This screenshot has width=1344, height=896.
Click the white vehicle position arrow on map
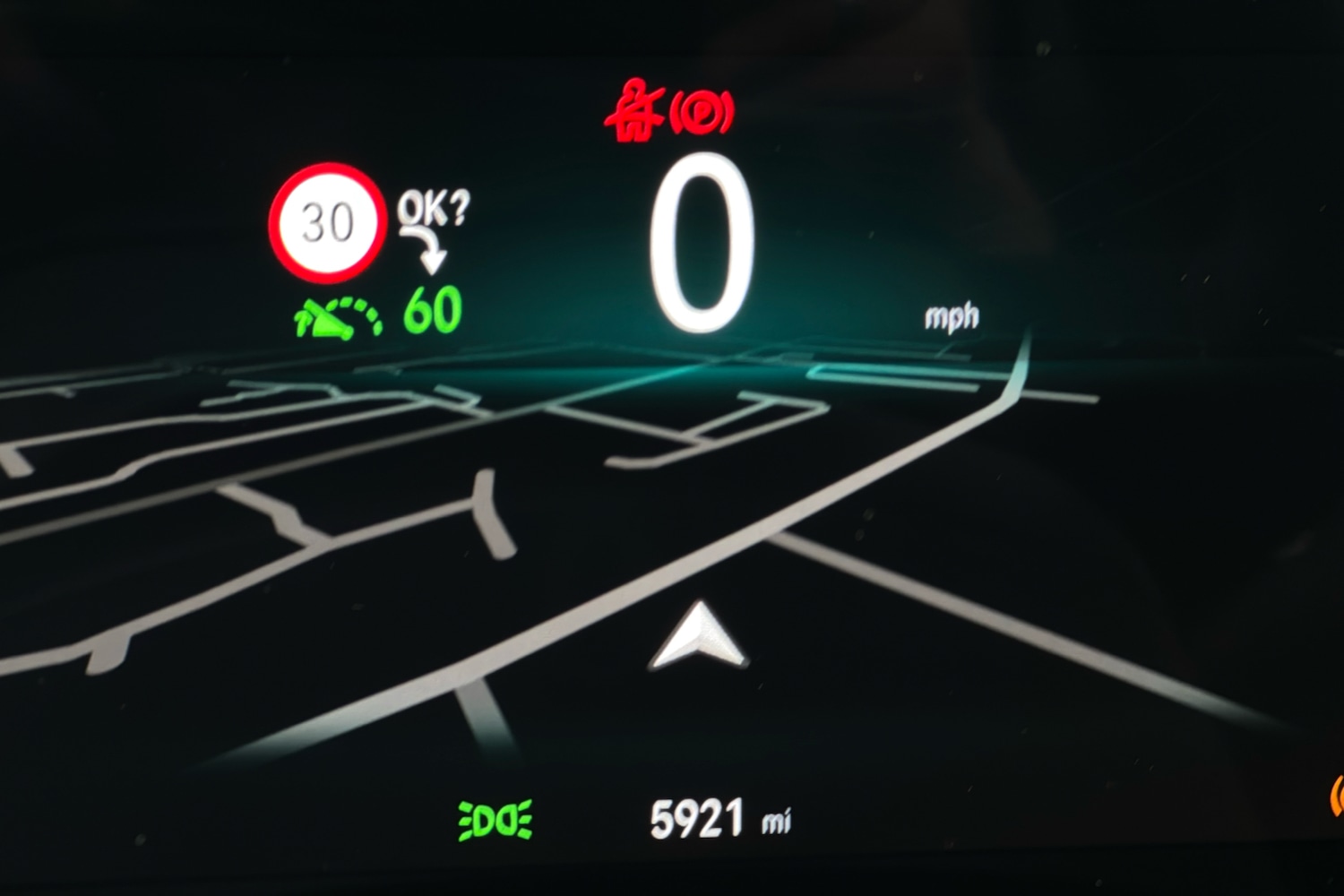coord(699,636)
